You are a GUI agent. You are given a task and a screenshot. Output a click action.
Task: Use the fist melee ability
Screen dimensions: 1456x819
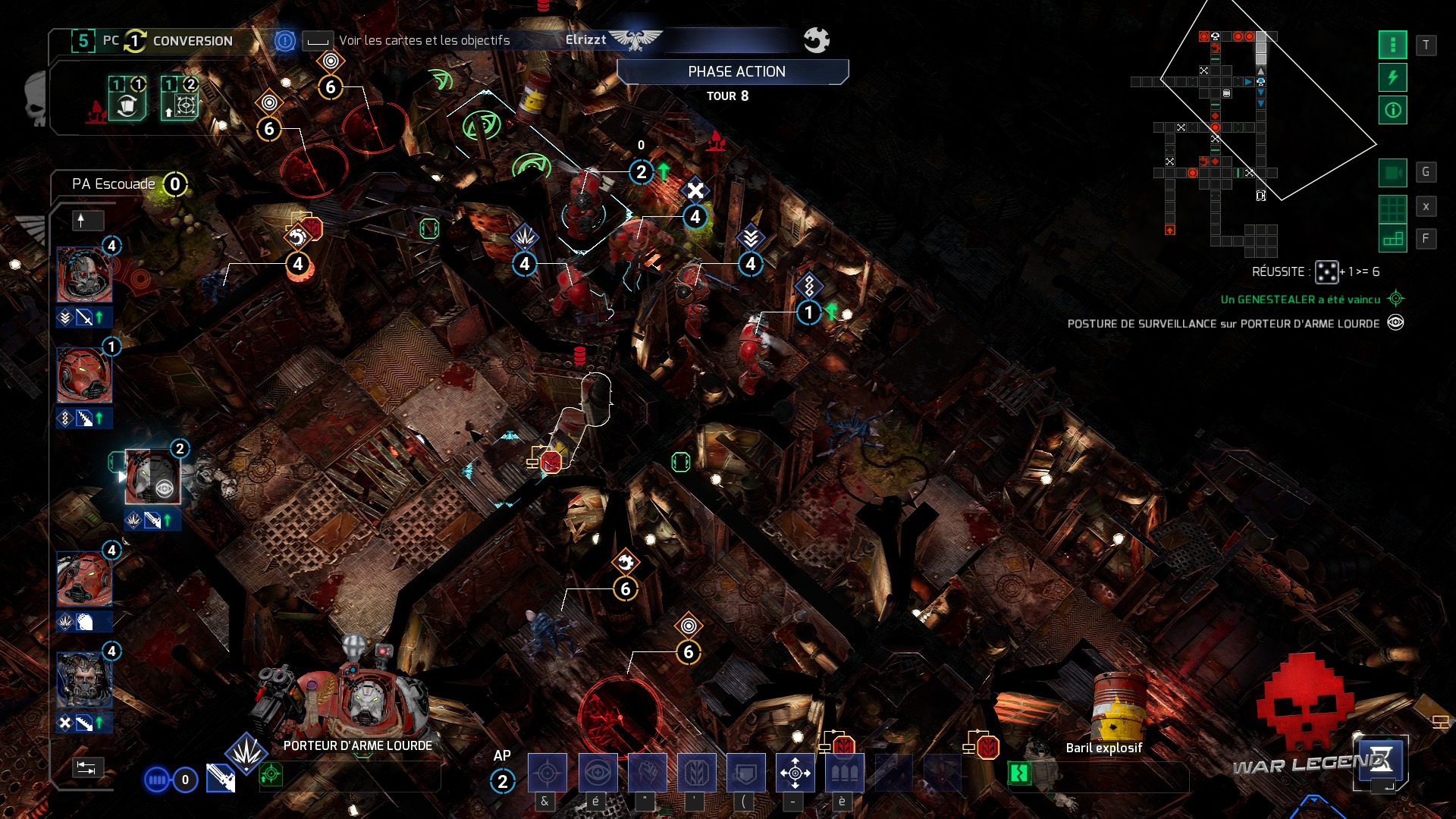click(x=647, y=773)
